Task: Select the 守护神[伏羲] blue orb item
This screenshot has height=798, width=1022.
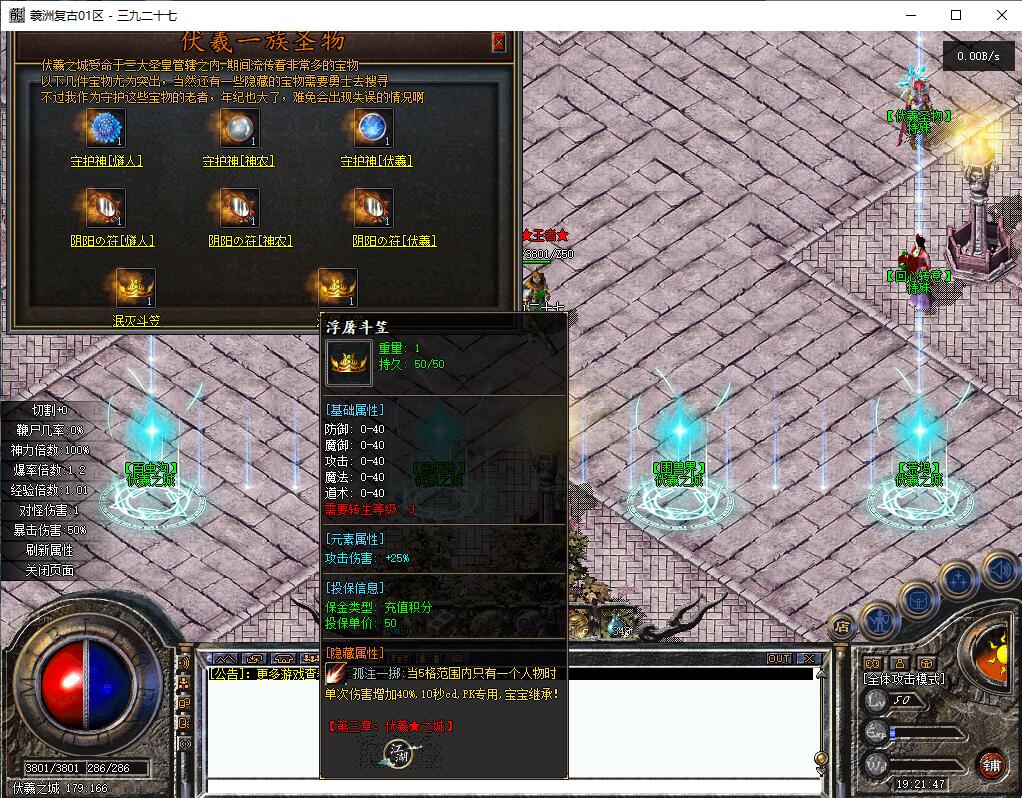Action: 373,128
